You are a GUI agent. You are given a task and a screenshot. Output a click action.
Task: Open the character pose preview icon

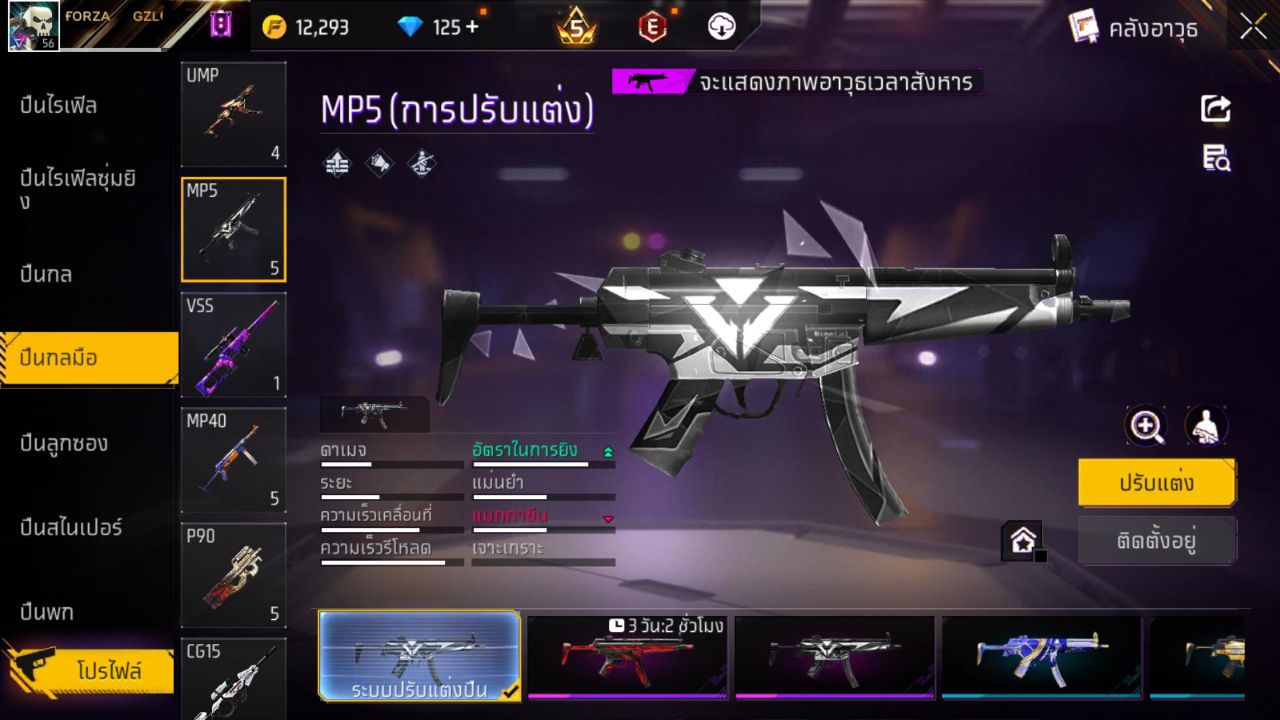(x=1205, y=426)
